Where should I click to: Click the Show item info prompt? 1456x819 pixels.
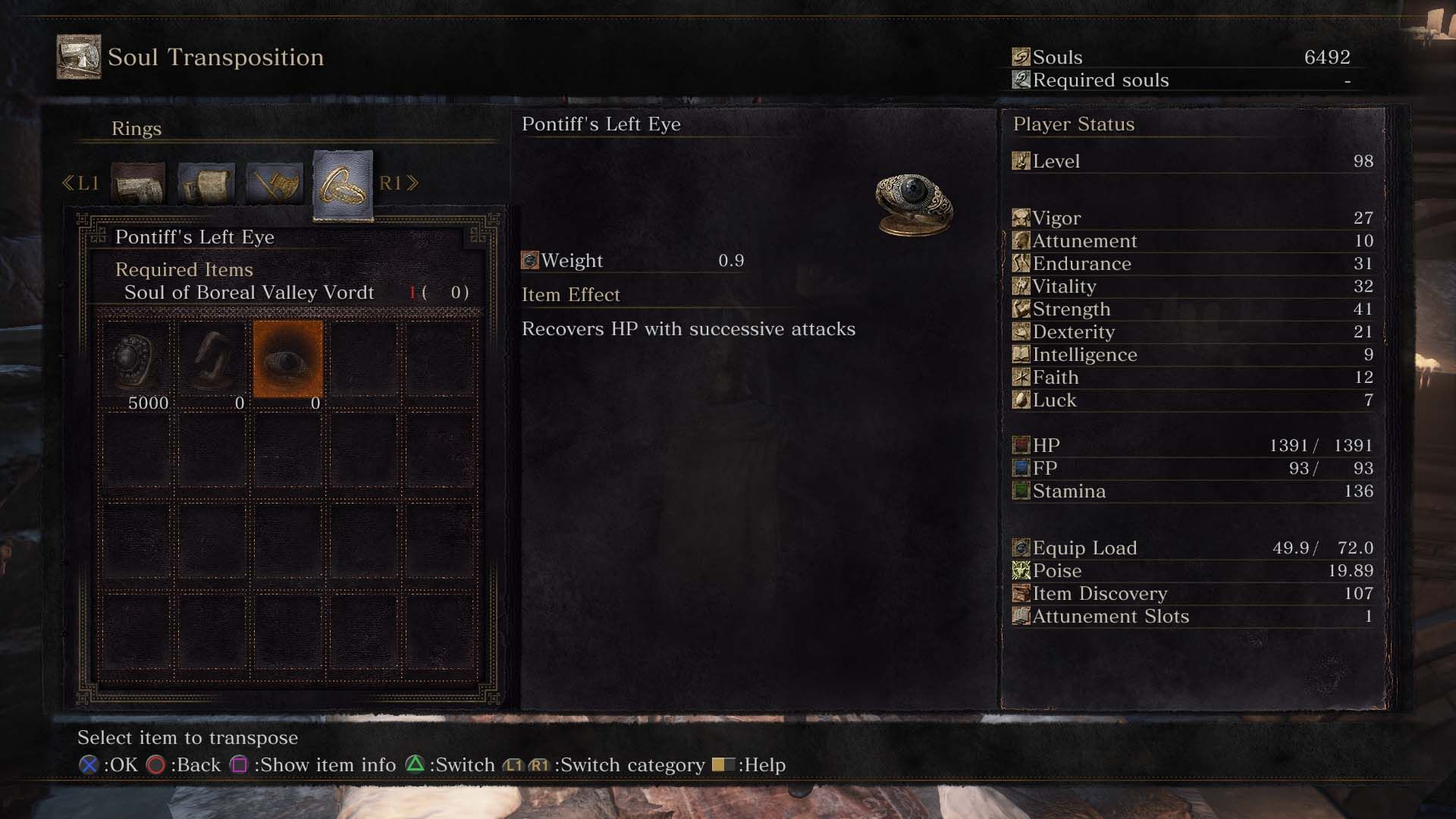click(x=242, y=765)
